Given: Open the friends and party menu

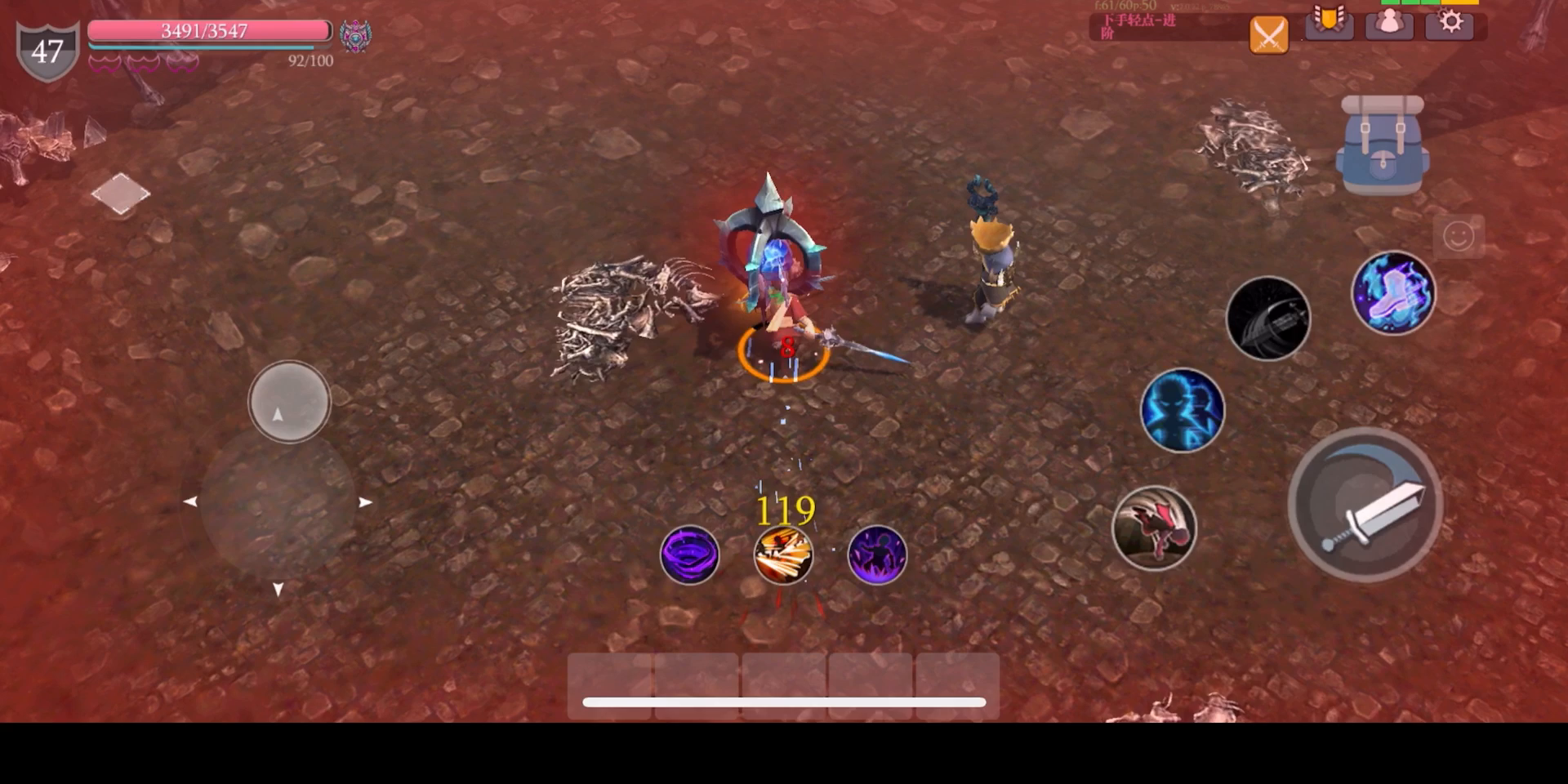Looking at the screenshot, I should point(1389,23).
